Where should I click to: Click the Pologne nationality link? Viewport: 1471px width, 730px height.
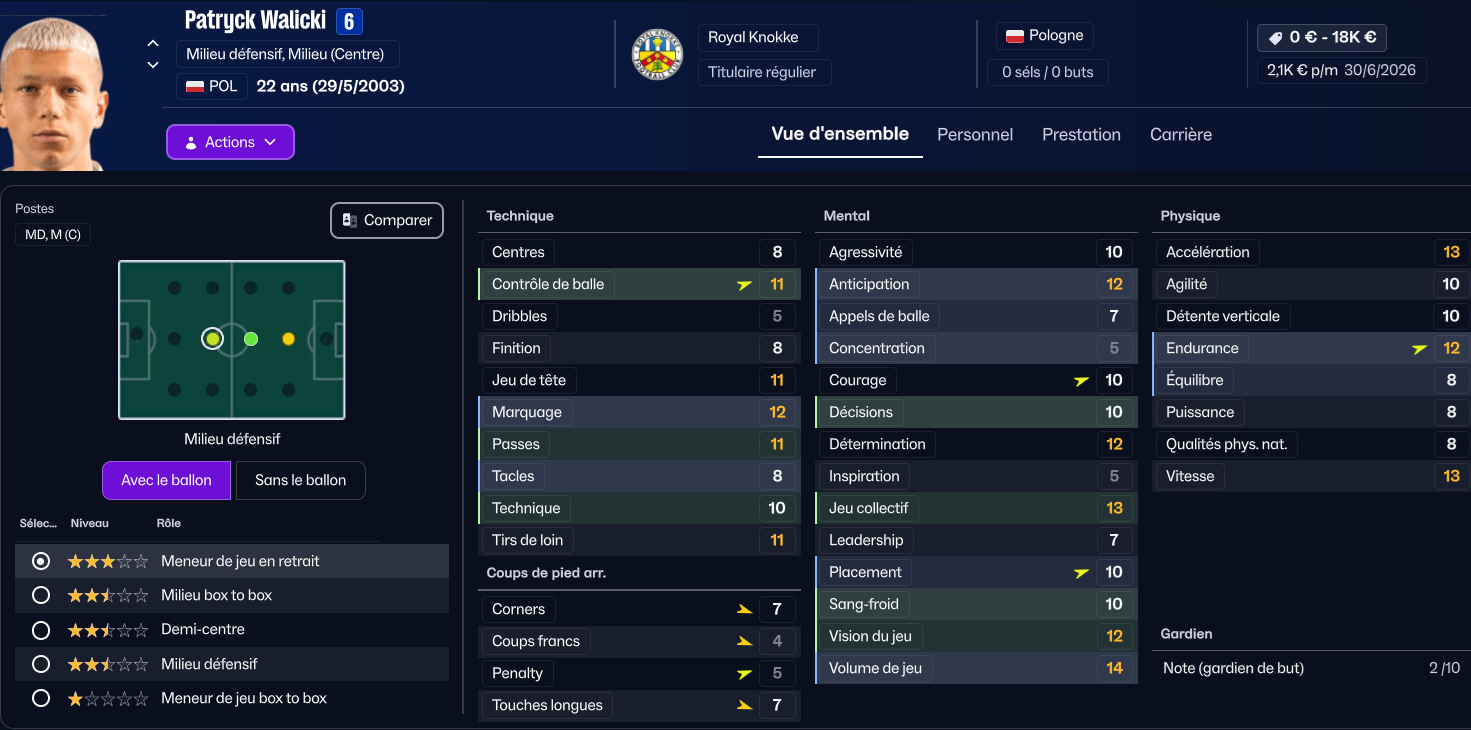click(x=1045, y=36)
